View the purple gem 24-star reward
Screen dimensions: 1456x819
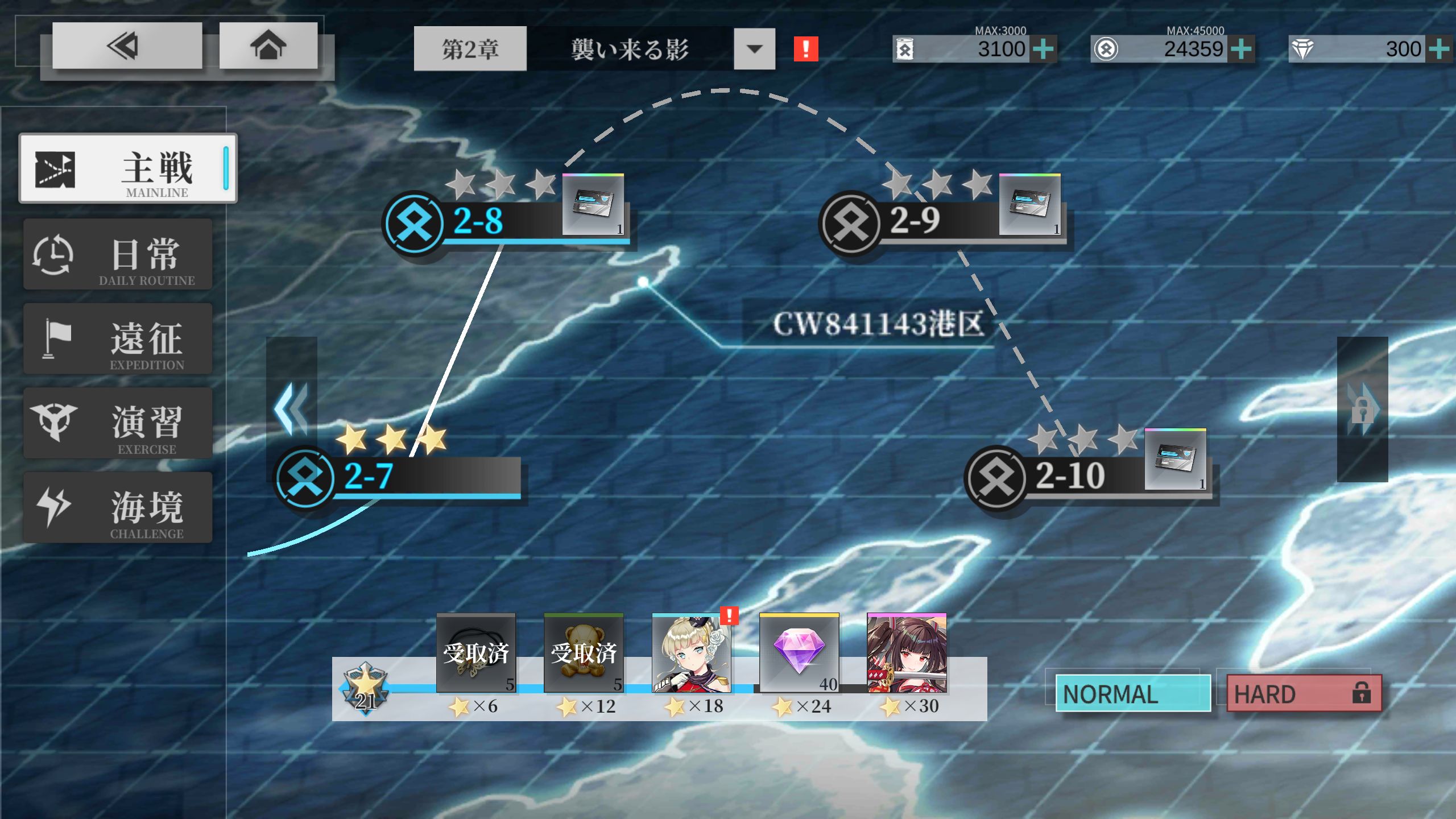tap(799, 653)
